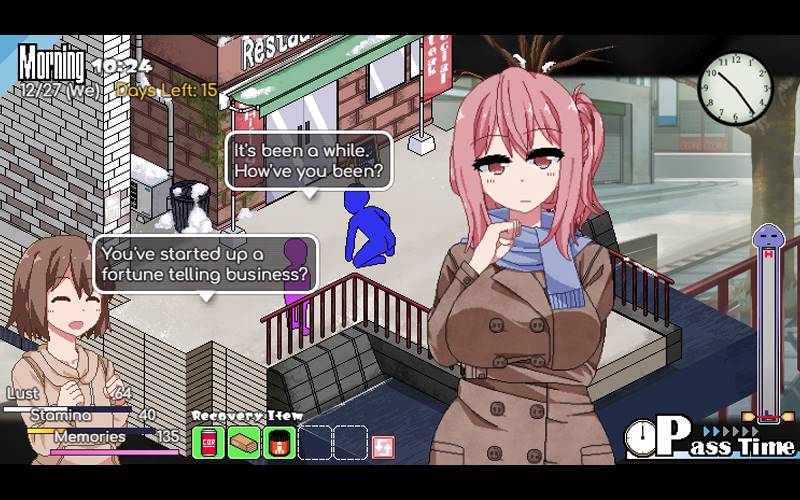
Task: Click the fortune telling business speech bubble
Action: click(205, 263)
